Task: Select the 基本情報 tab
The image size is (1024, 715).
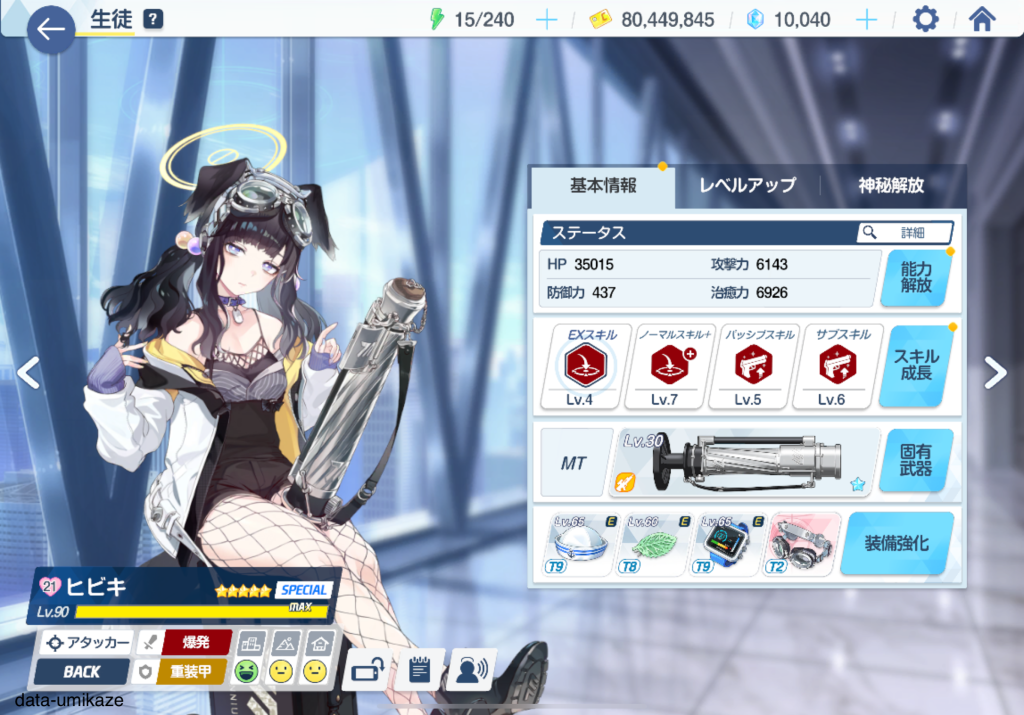Action: click(x=603, y=185)
